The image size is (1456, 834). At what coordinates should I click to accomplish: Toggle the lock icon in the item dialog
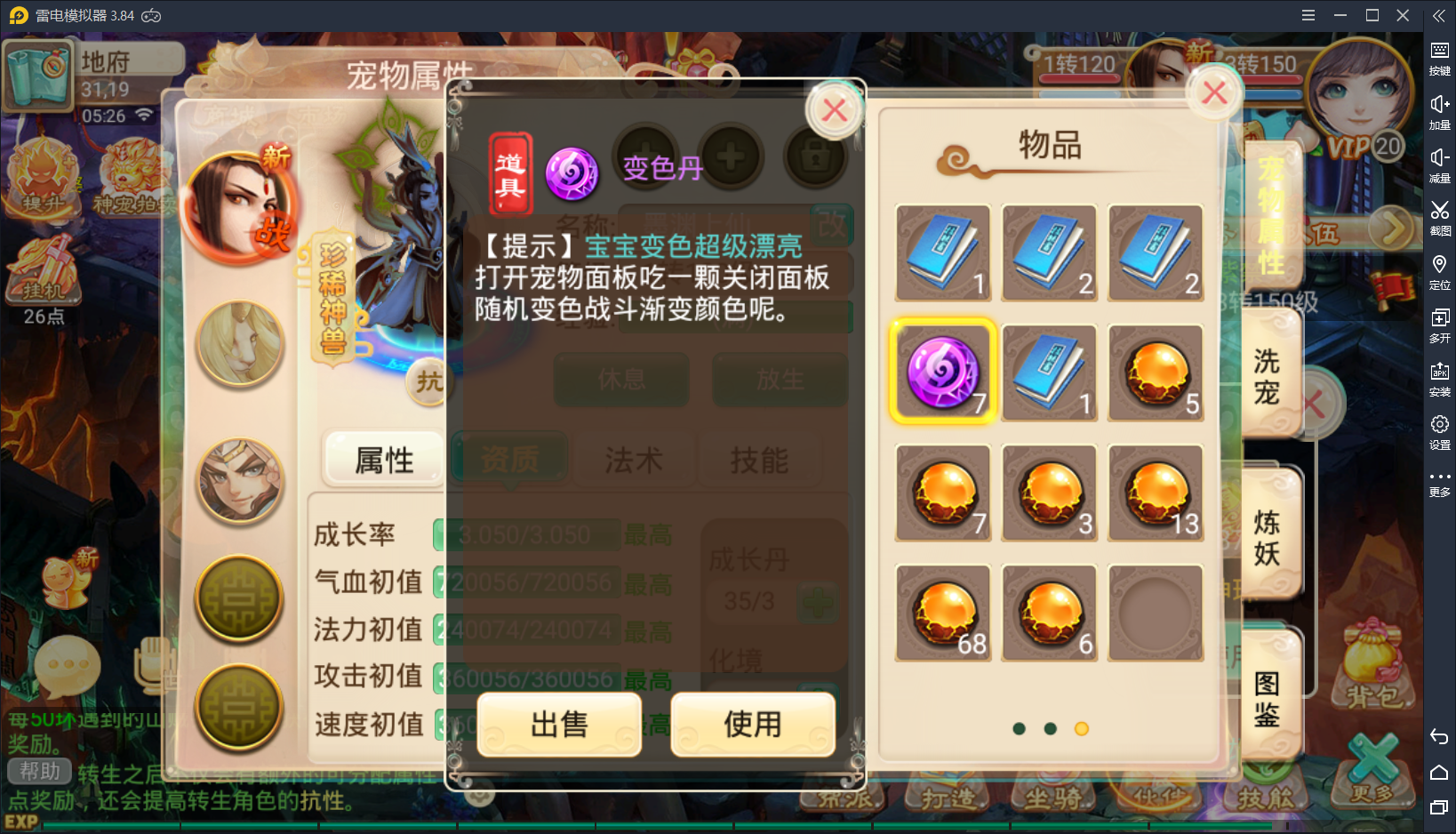tap(815, 156)
